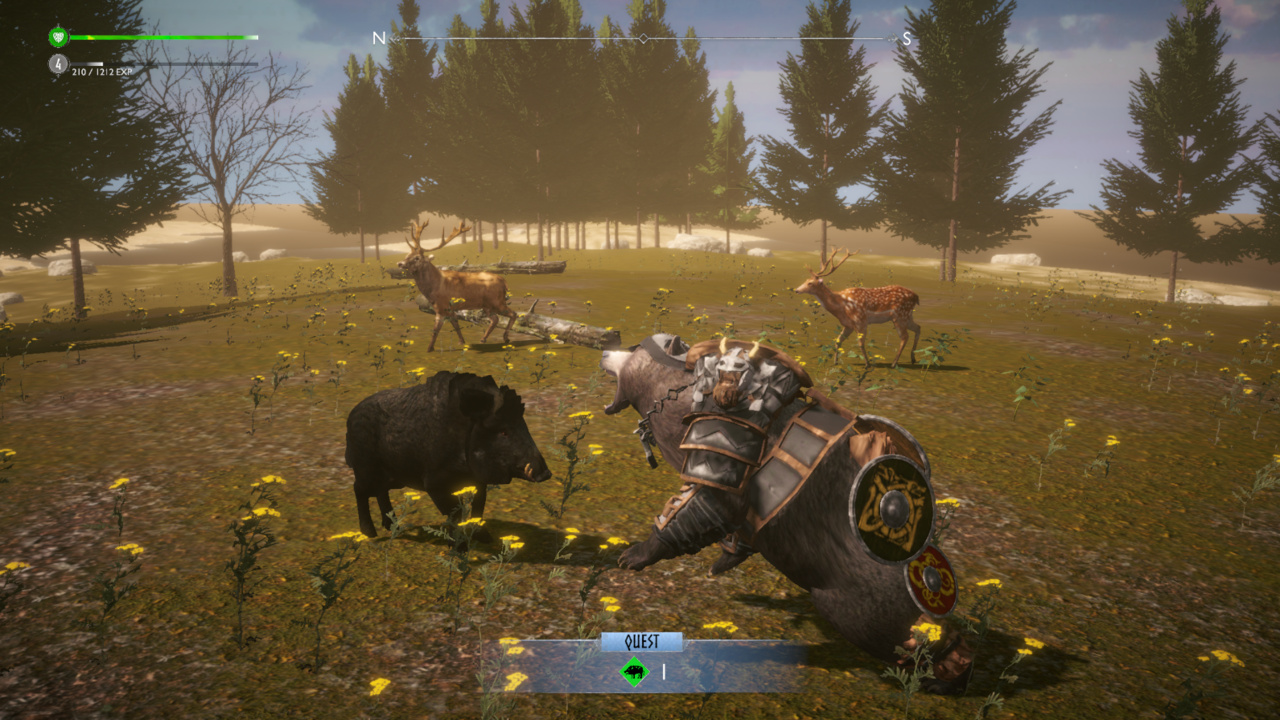1280x720 pixels.
Task: Click the fallen log behind the stag
Action: pos(530,265)
